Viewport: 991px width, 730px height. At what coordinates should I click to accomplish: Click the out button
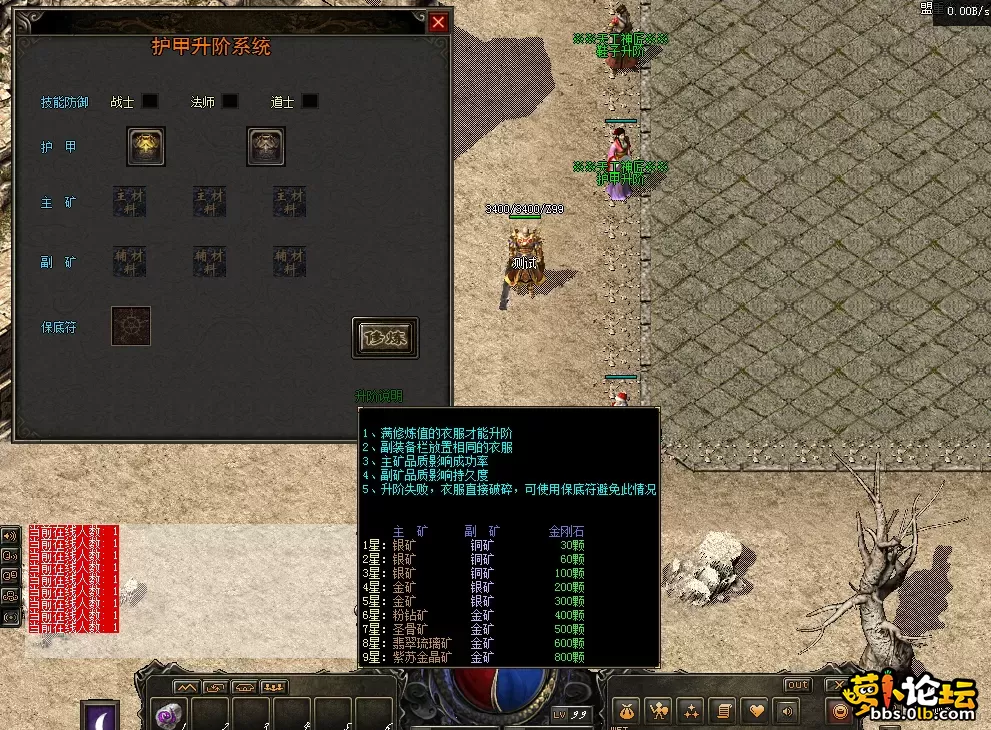797,685
